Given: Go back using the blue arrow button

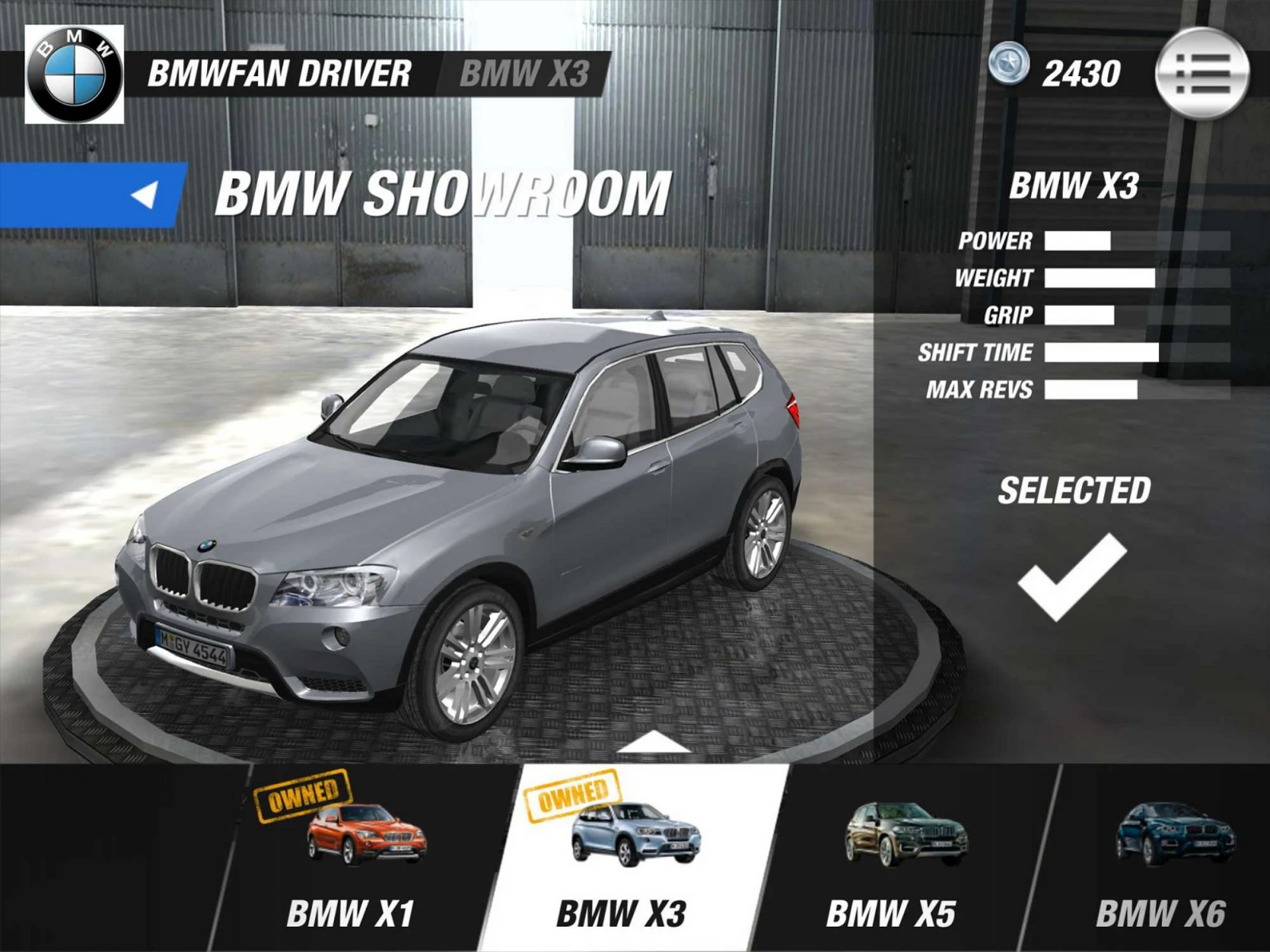Looking at the screenshot, I should tap(93, 195).
